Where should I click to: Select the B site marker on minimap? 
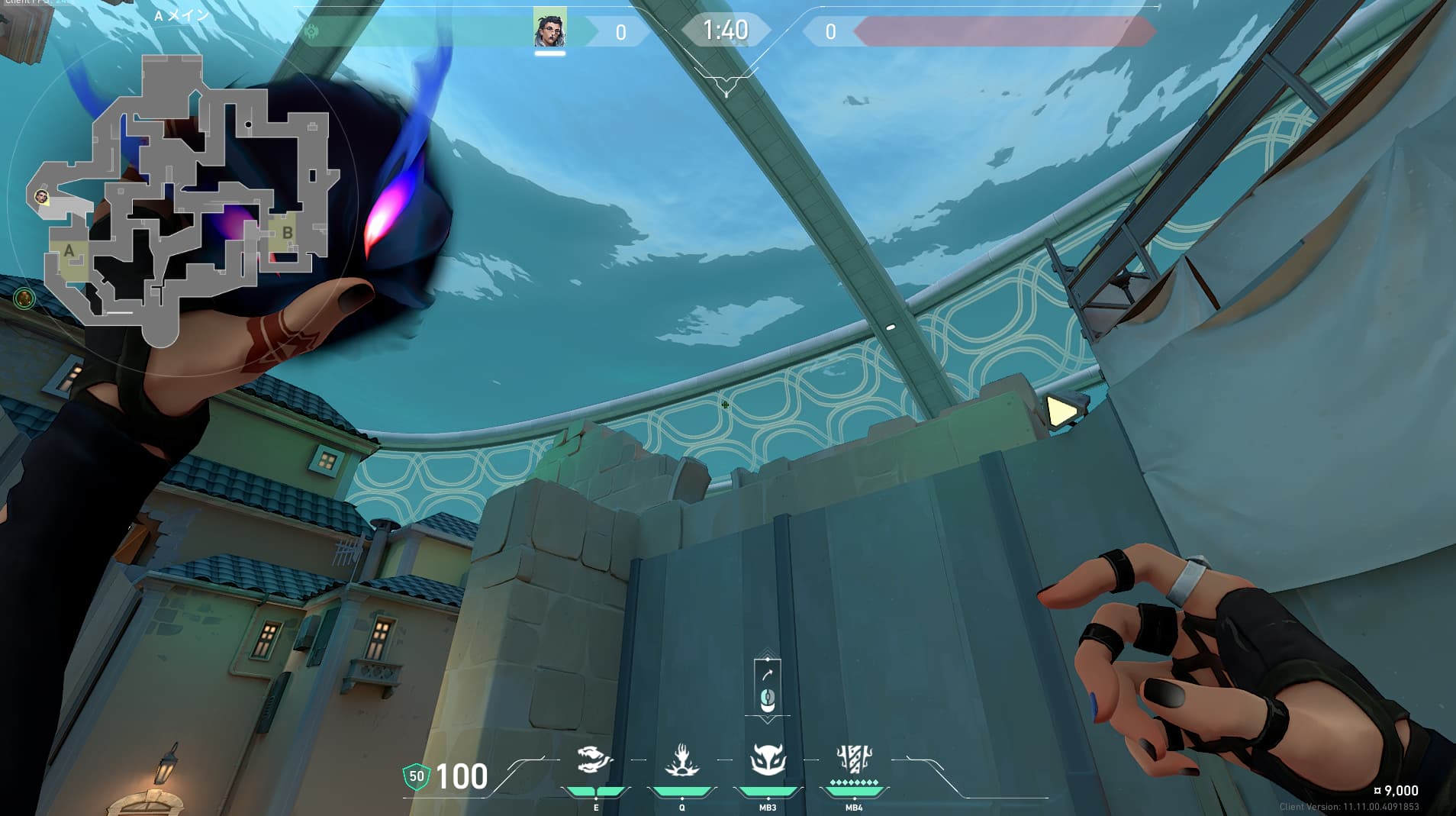(287, 233)
